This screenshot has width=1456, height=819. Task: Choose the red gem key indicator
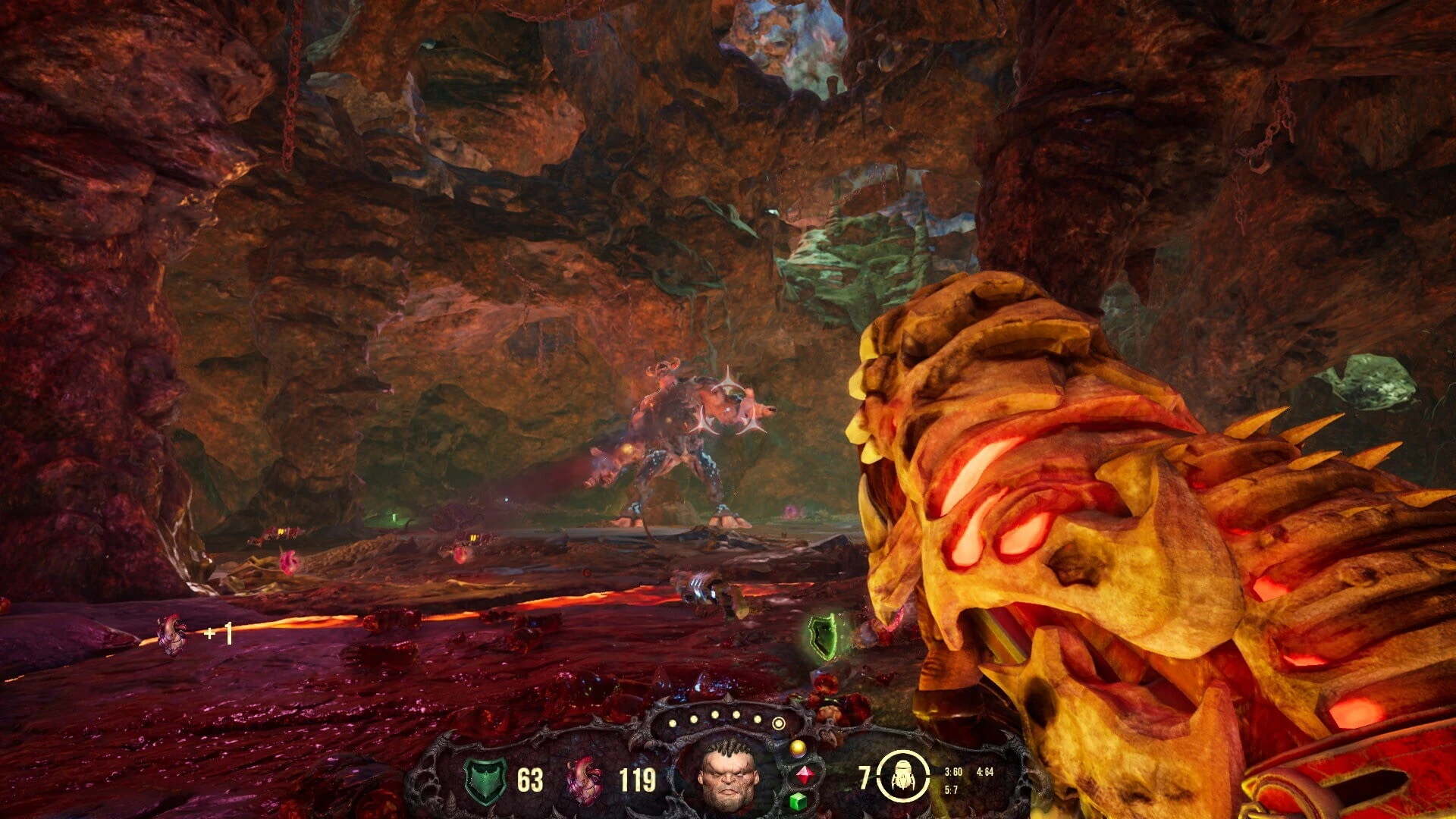pos(803,775)
